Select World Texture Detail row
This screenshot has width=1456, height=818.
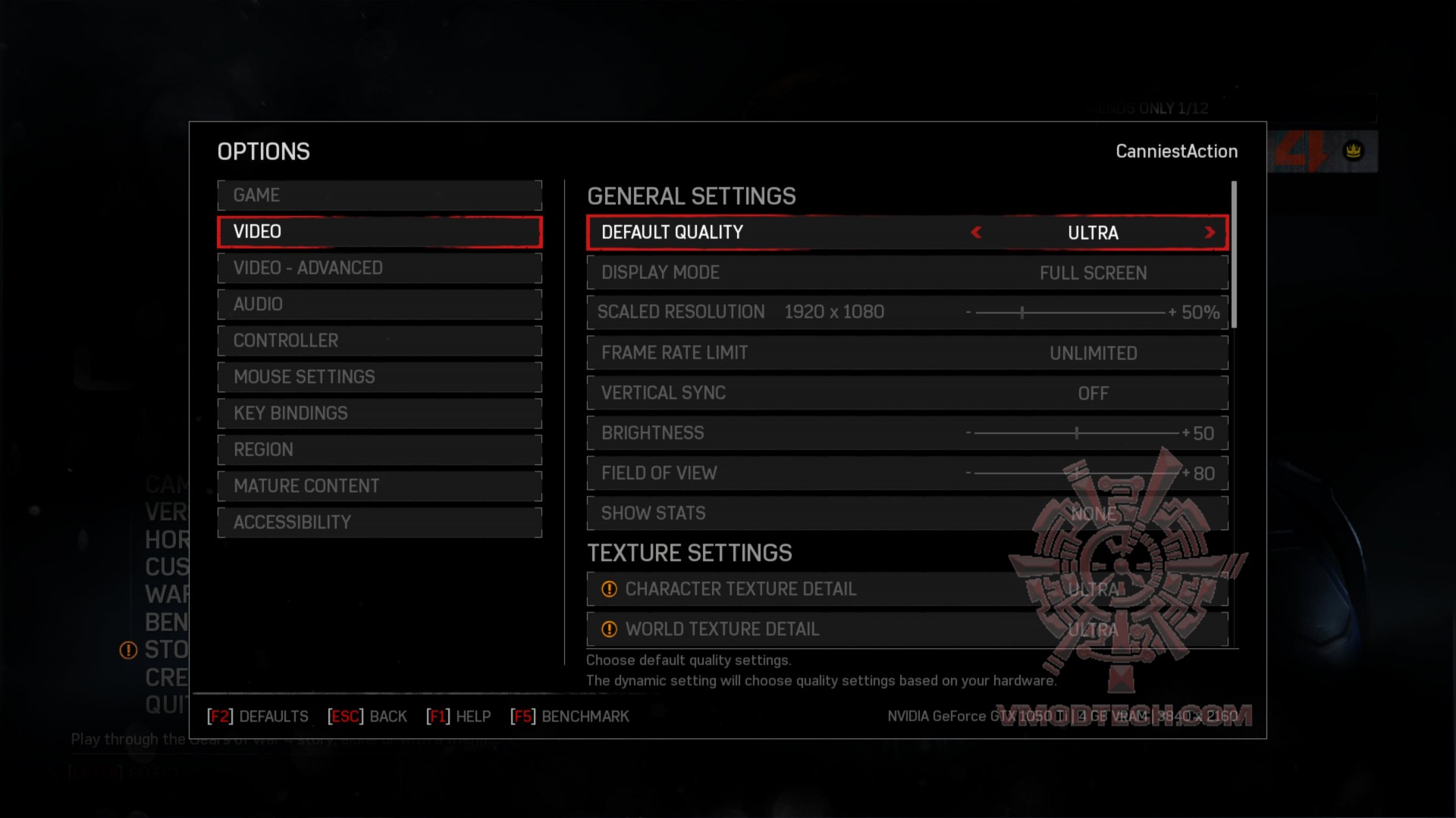[907, 630]
